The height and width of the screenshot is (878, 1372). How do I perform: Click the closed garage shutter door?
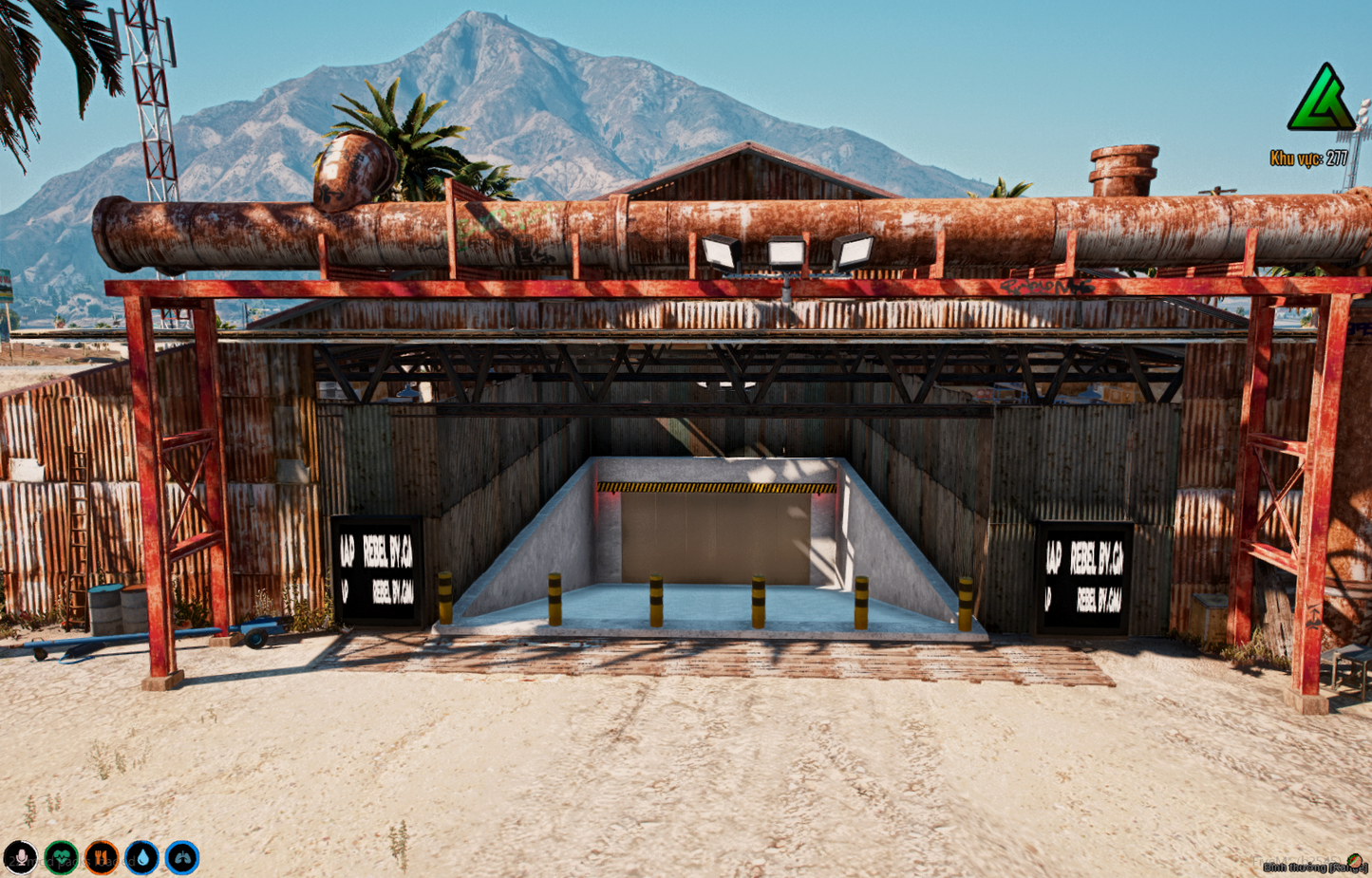click(x=717, y=536)
